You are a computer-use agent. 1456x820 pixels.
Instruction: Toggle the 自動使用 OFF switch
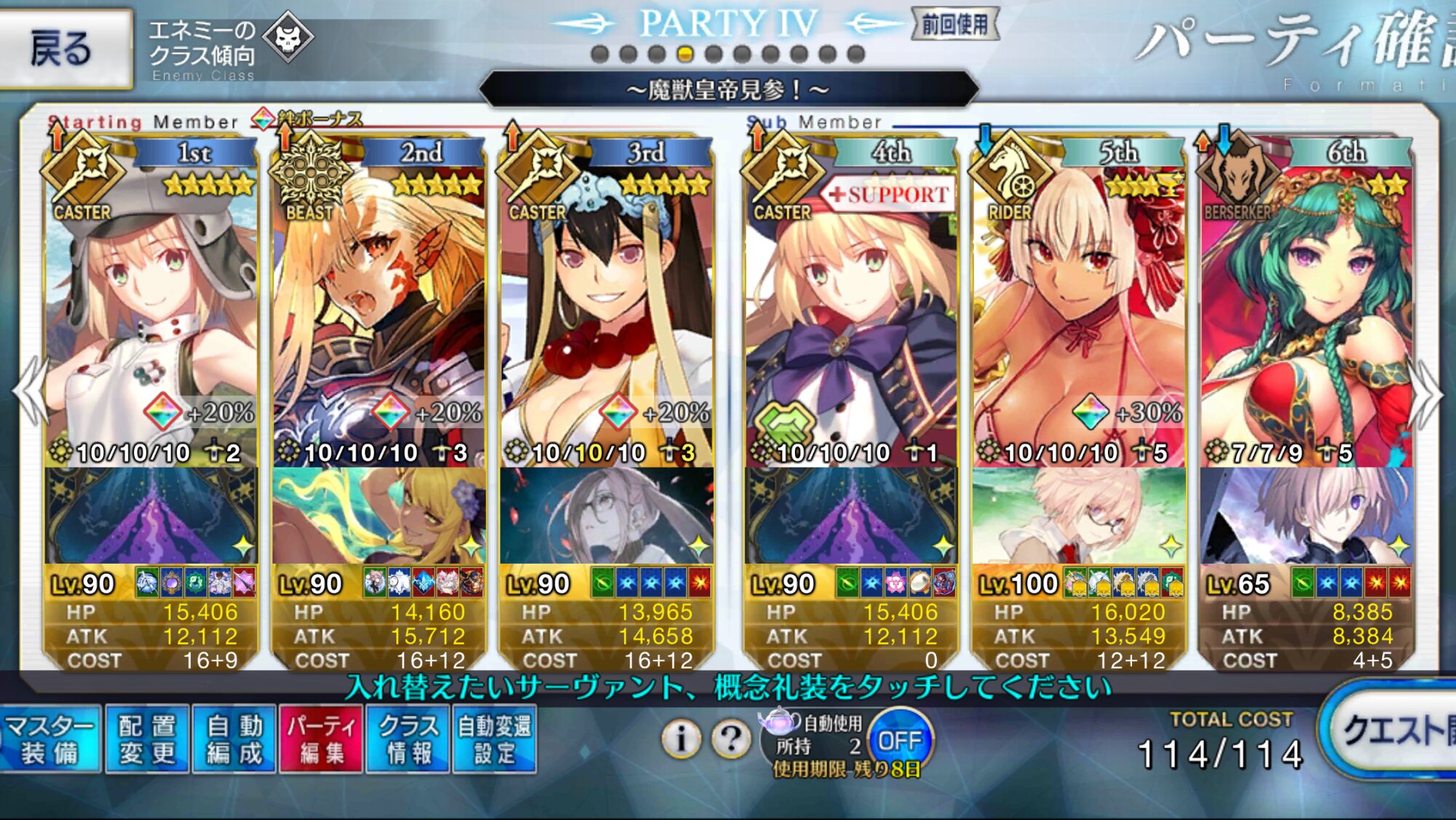pyautogui.click(x=900, y=741)
